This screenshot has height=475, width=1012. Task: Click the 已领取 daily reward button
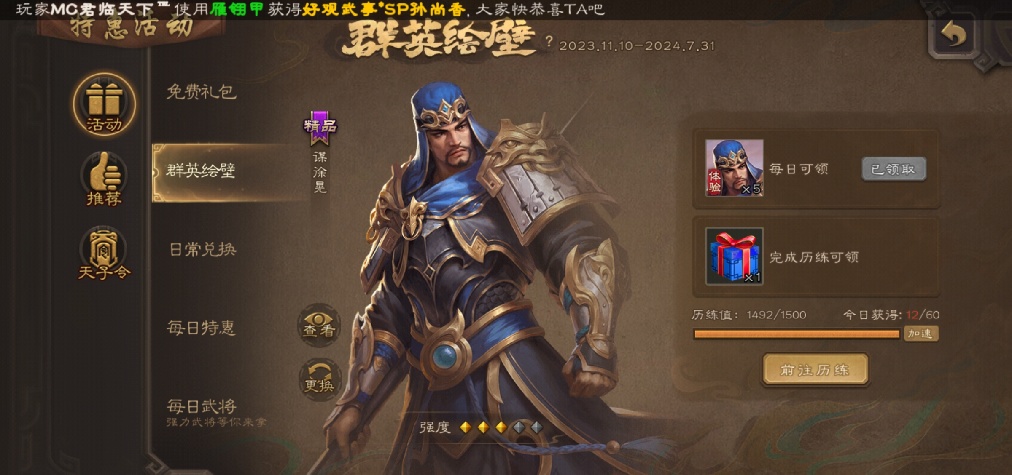tap(893, 169)
